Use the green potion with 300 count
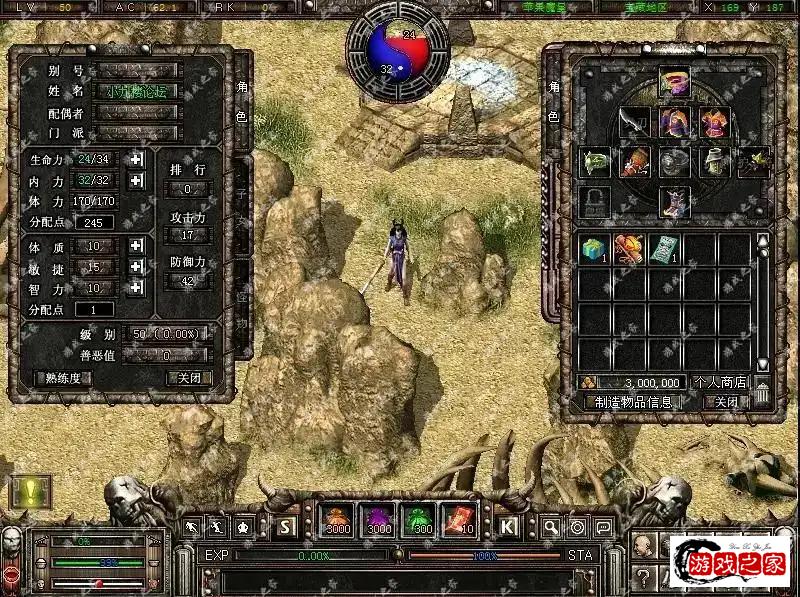Image resolution: width=800 pixels, height=597 pixels. (417, 520)
